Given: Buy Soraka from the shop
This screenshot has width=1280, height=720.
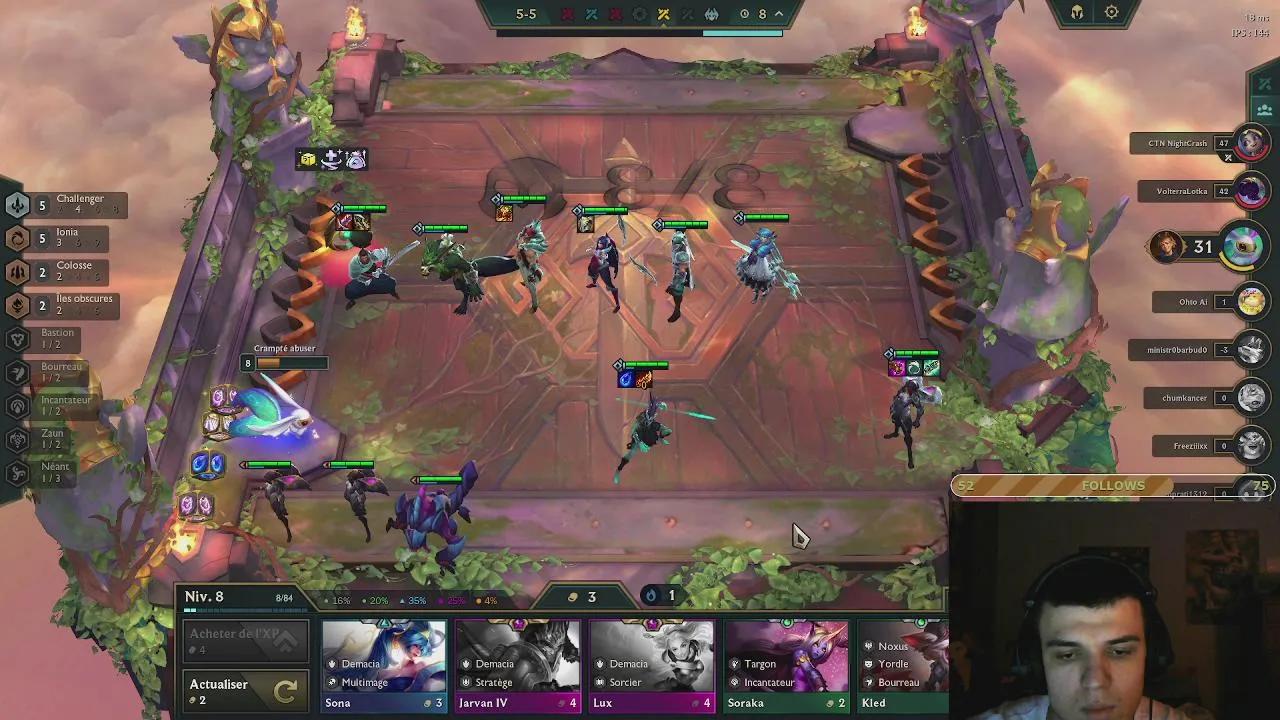Looking at the screenshot, I should click(x=786, y=665).
